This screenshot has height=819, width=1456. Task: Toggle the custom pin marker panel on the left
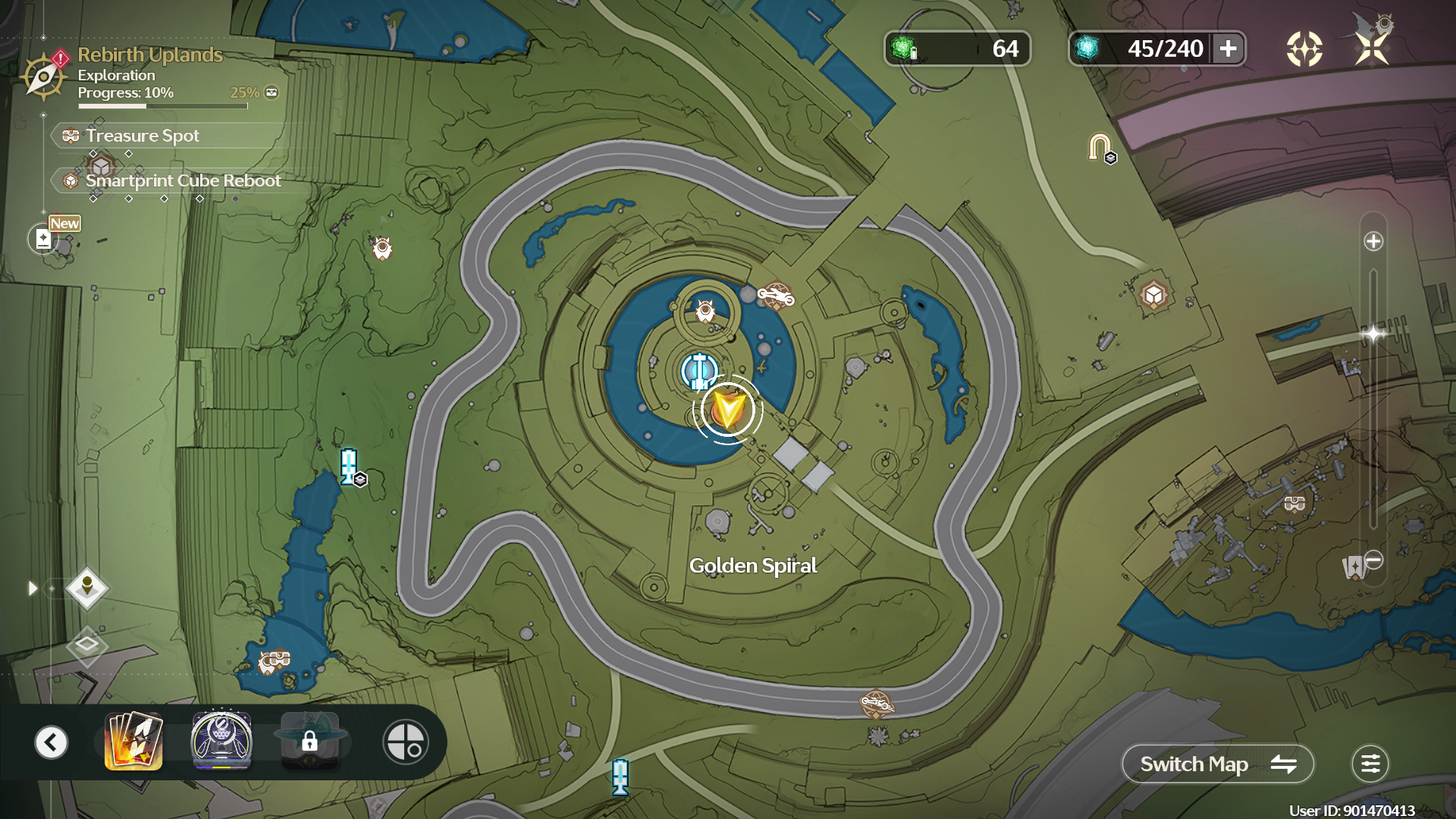(x=86, y=588)
